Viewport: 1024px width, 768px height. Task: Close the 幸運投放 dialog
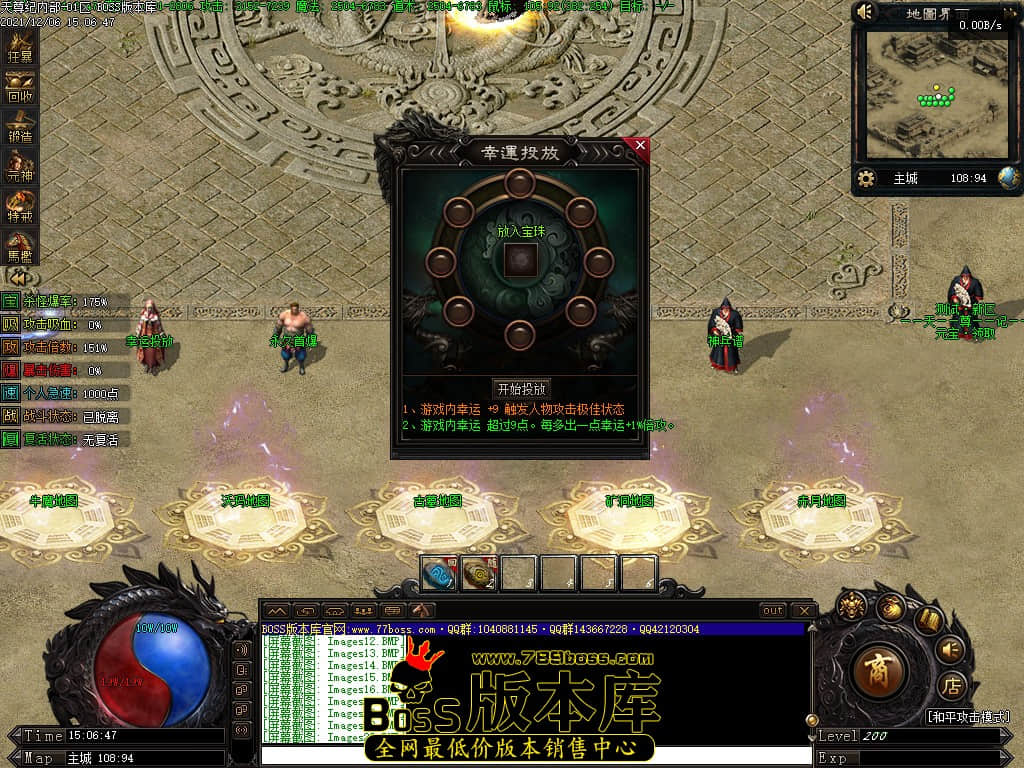coord(640,146)
